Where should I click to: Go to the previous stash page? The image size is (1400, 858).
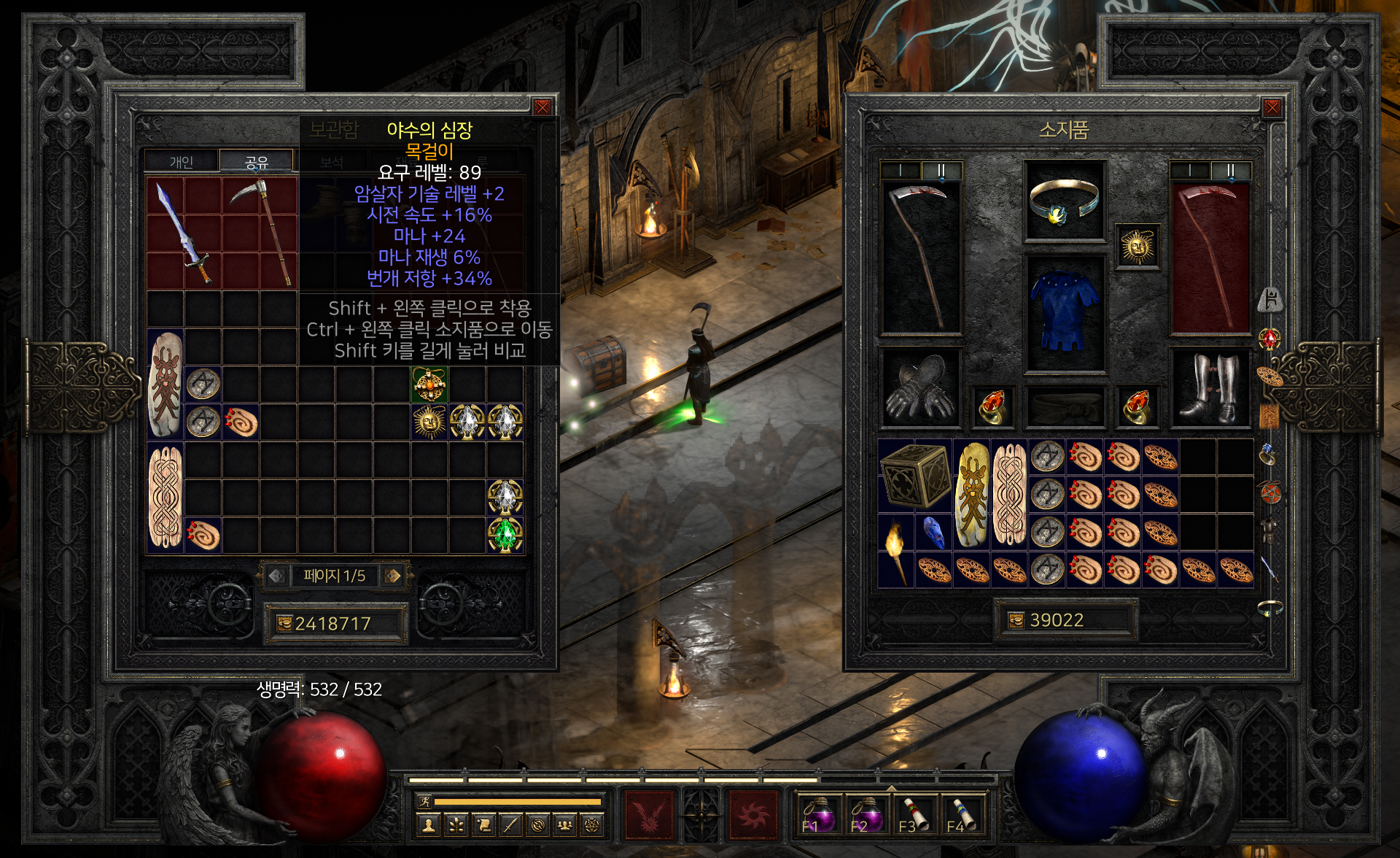click(276, 576)
